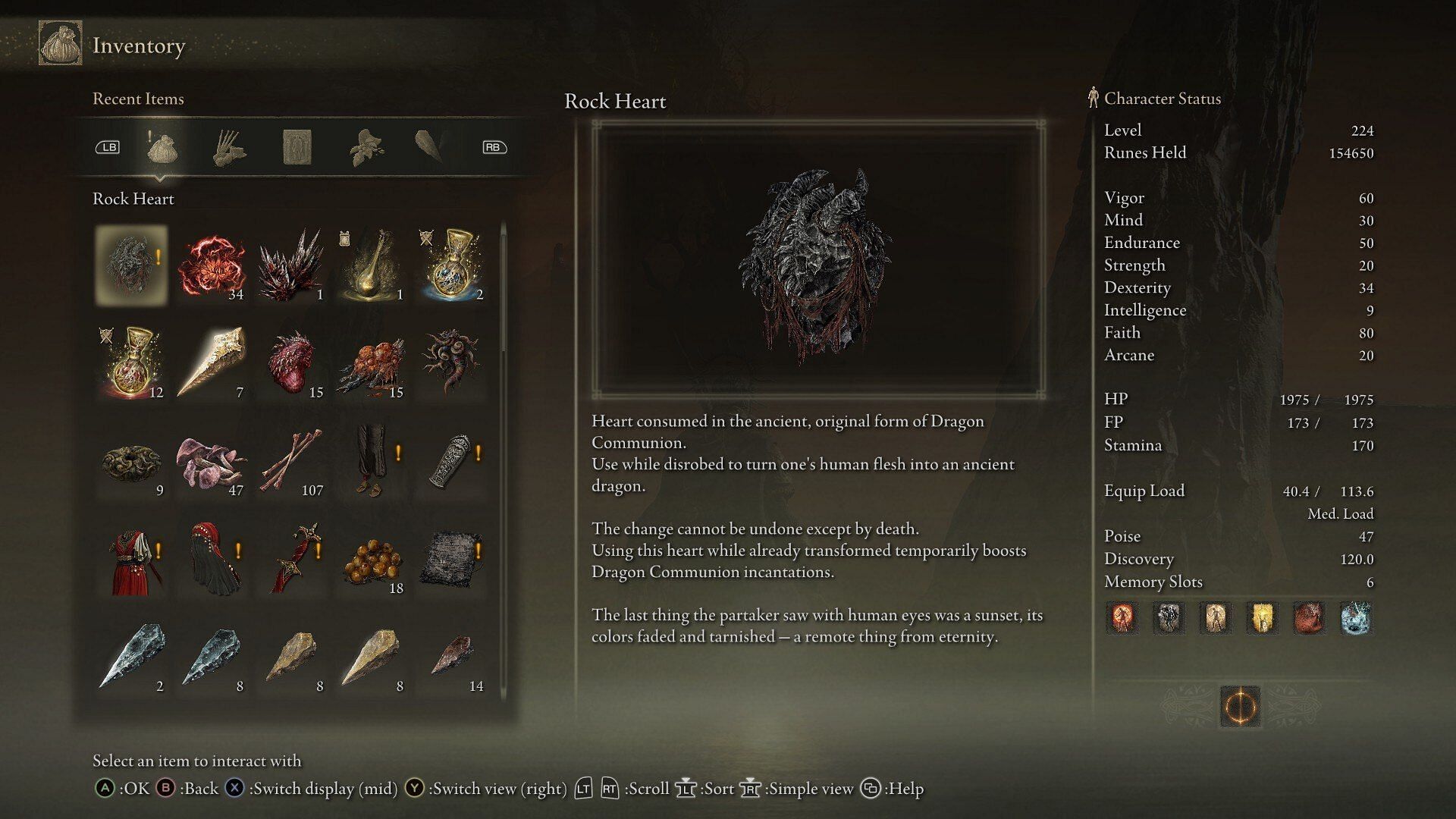The height and width of the screenshot is (819, 1456).
Task: Select the pink mushroom stack of 47
Action: 212,461
